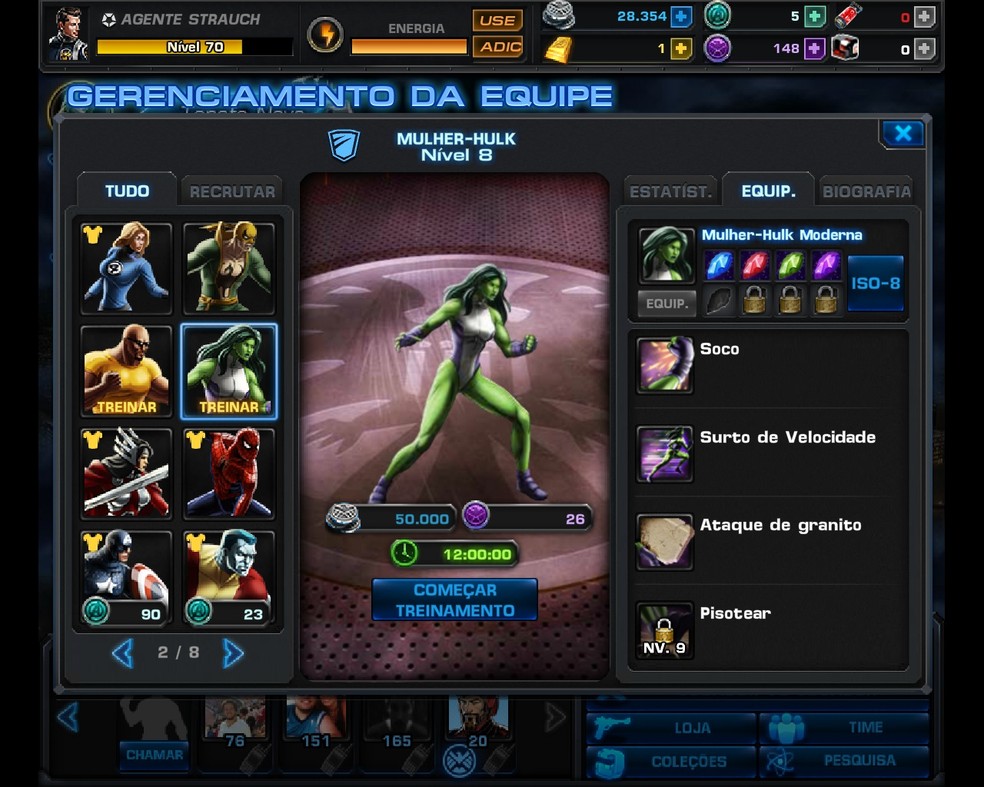
Task: Select the Spider-Man hero portrait
Action: [x=229, y=474]
